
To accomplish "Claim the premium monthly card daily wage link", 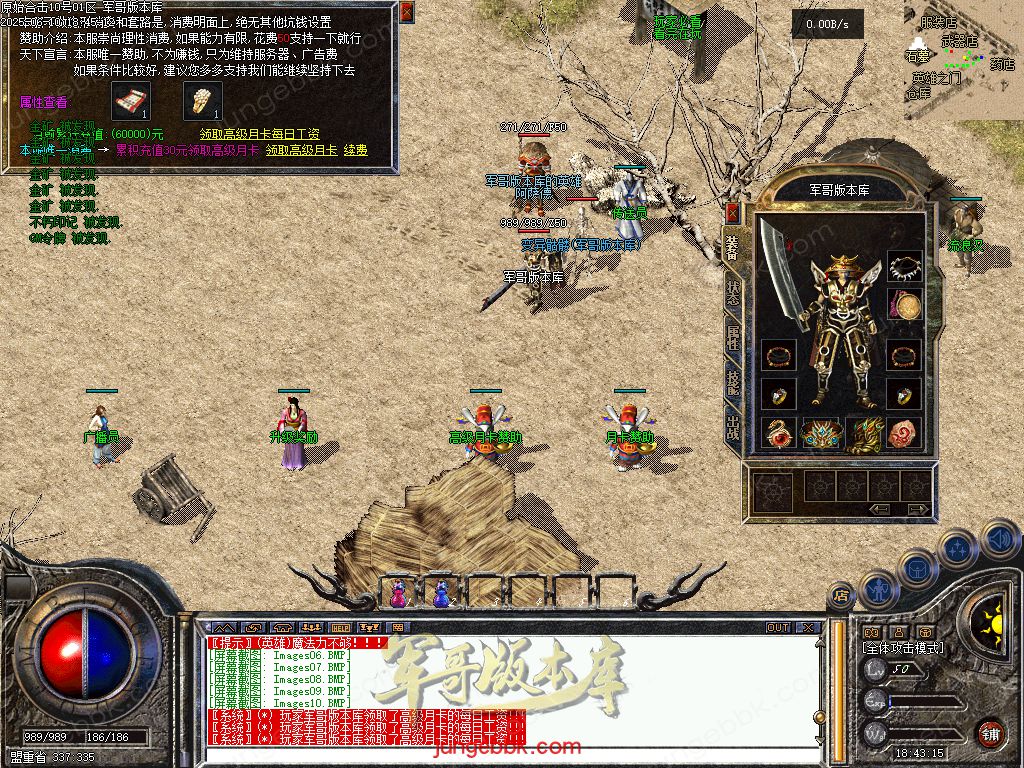I will click(259, 133).
